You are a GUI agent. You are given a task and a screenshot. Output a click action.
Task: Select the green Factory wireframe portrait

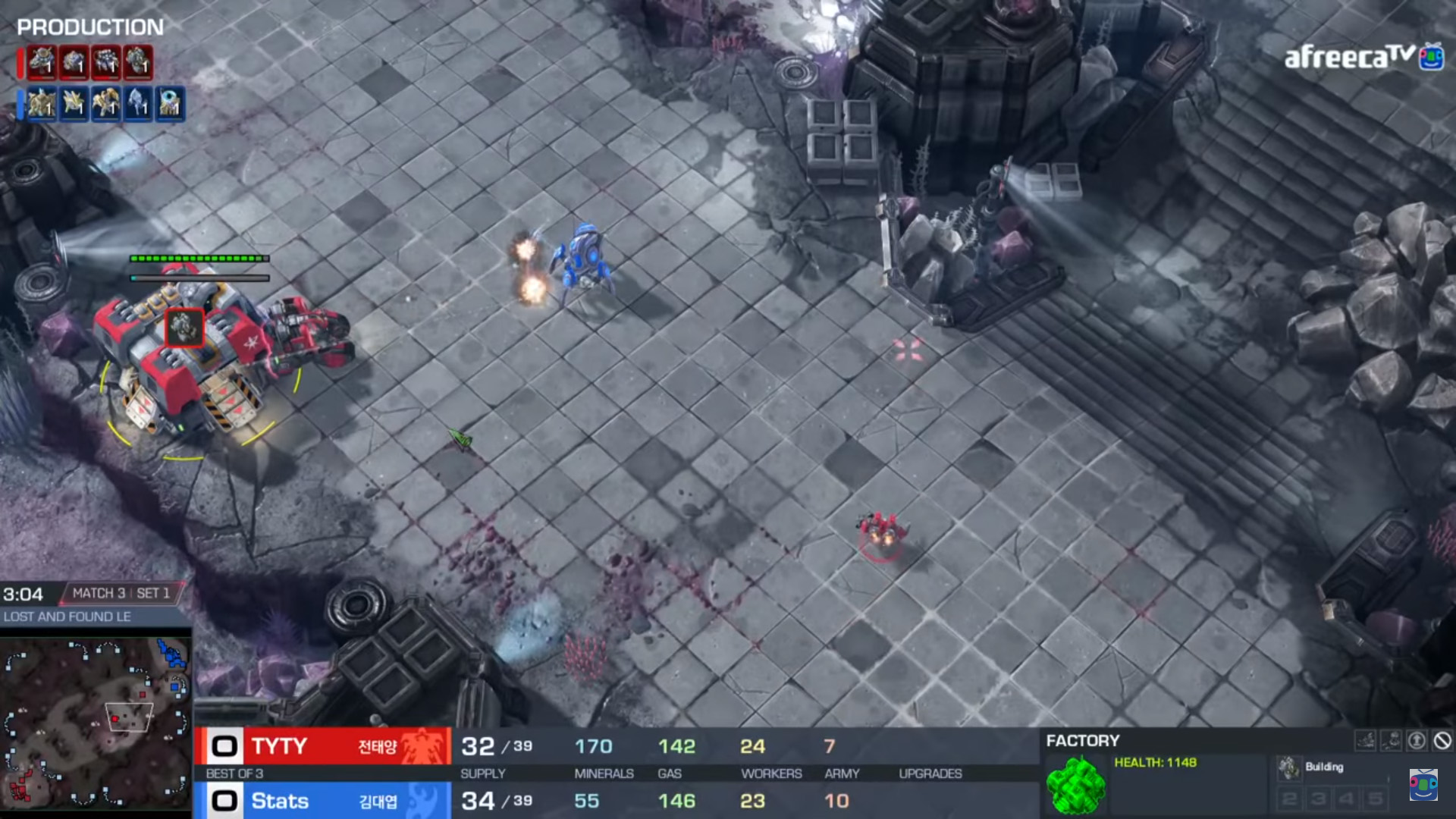click(1075, 786)
